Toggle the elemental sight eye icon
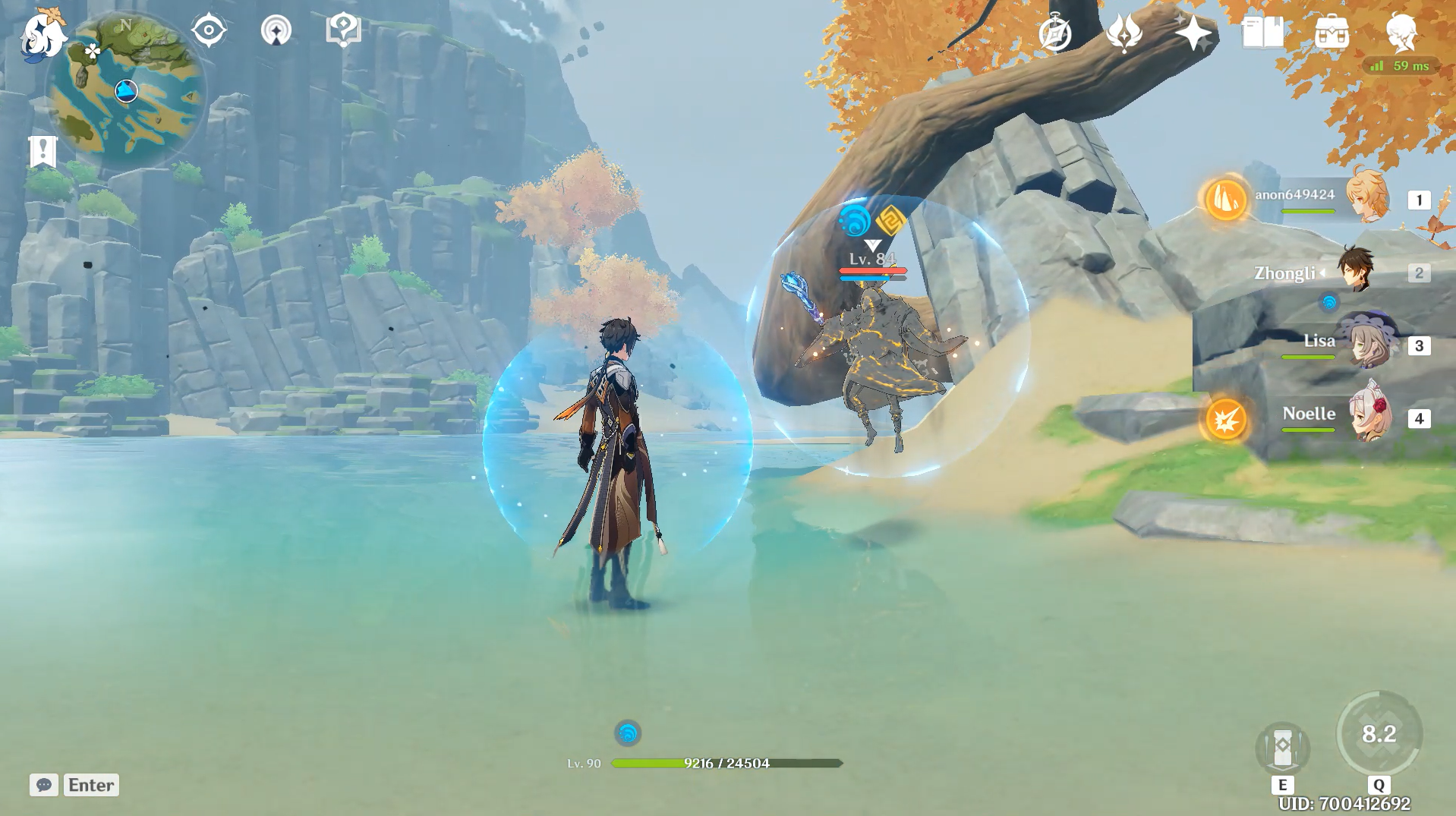This screenshot has width=1456, height=816. click(209, 31)
